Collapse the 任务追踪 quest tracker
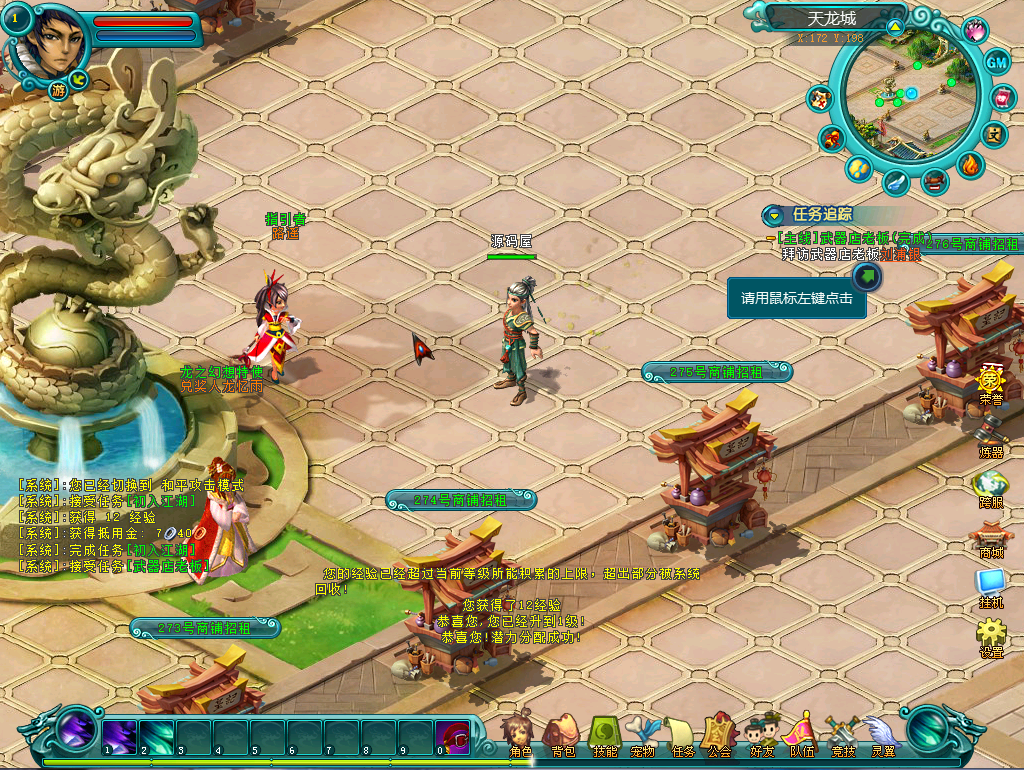The height and width of the screenshot is (770, 1024). (775, 215)
